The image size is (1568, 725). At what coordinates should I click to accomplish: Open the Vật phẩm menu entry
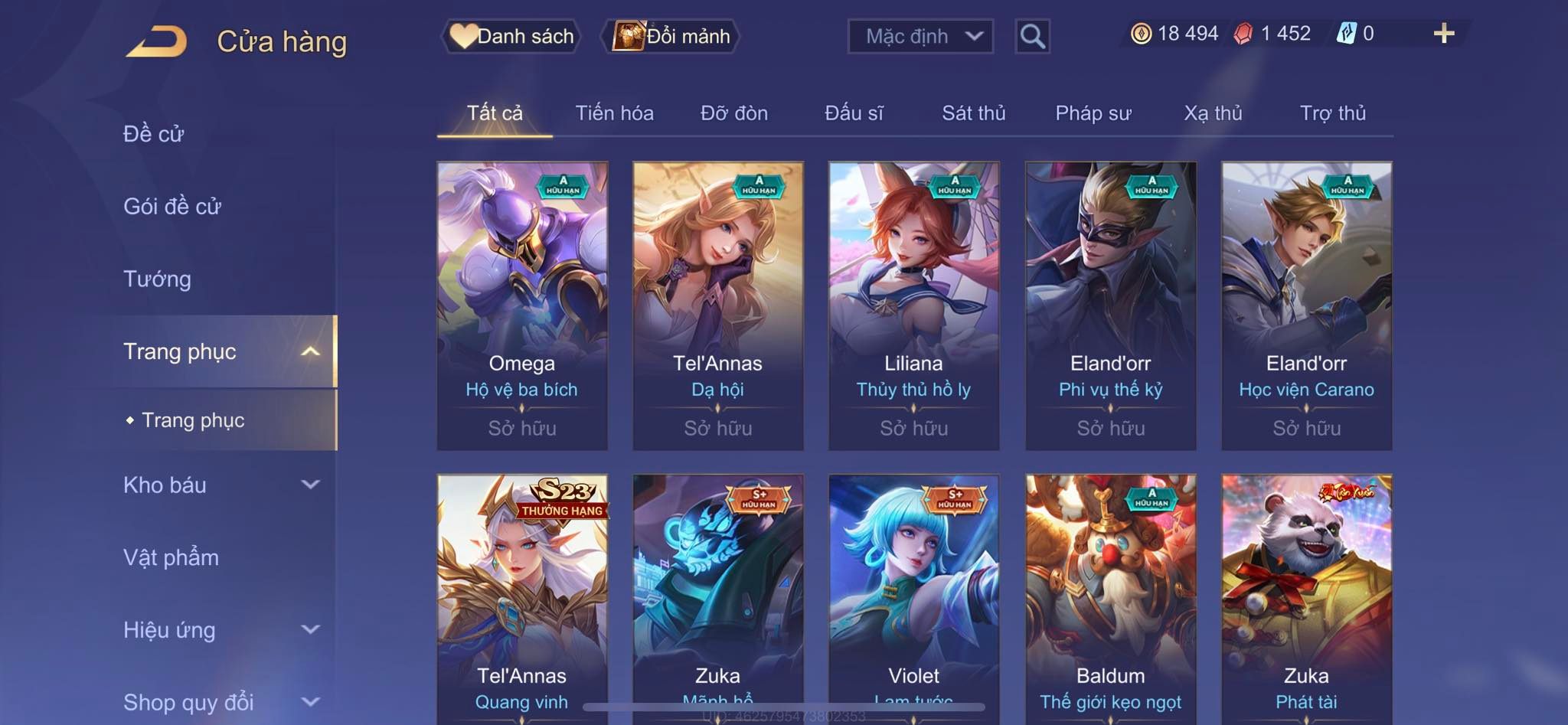[171, 557]
